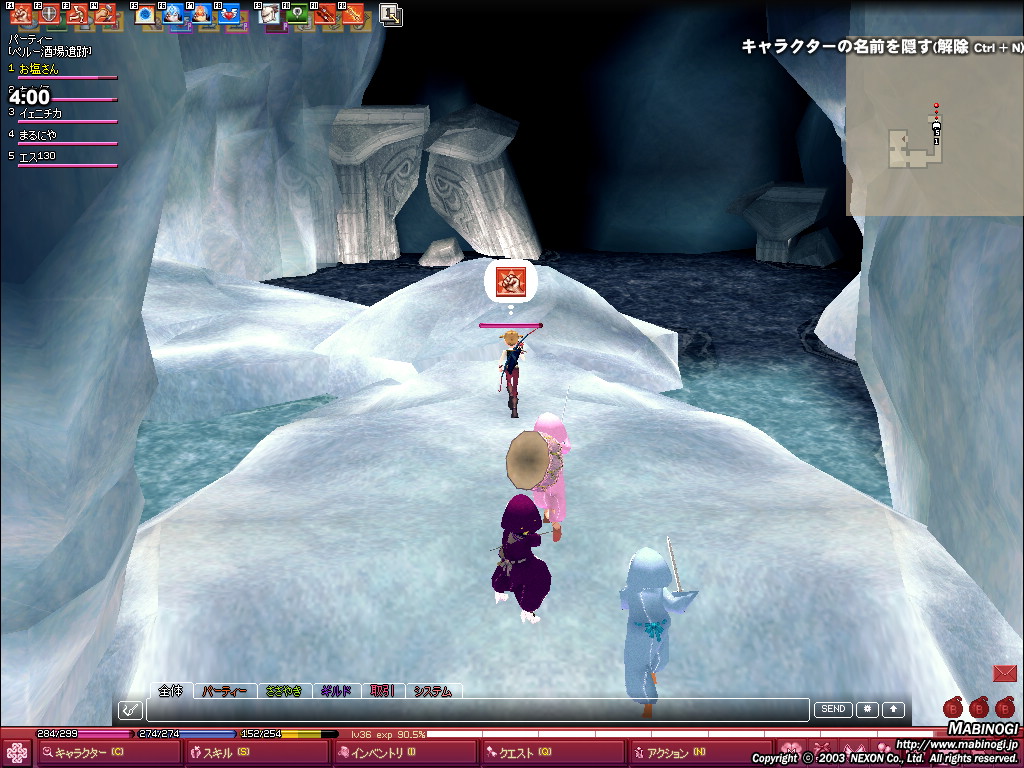Toggle the hotbar page button numbered 1
The image size is (1024, 768).
pos(390,15)
